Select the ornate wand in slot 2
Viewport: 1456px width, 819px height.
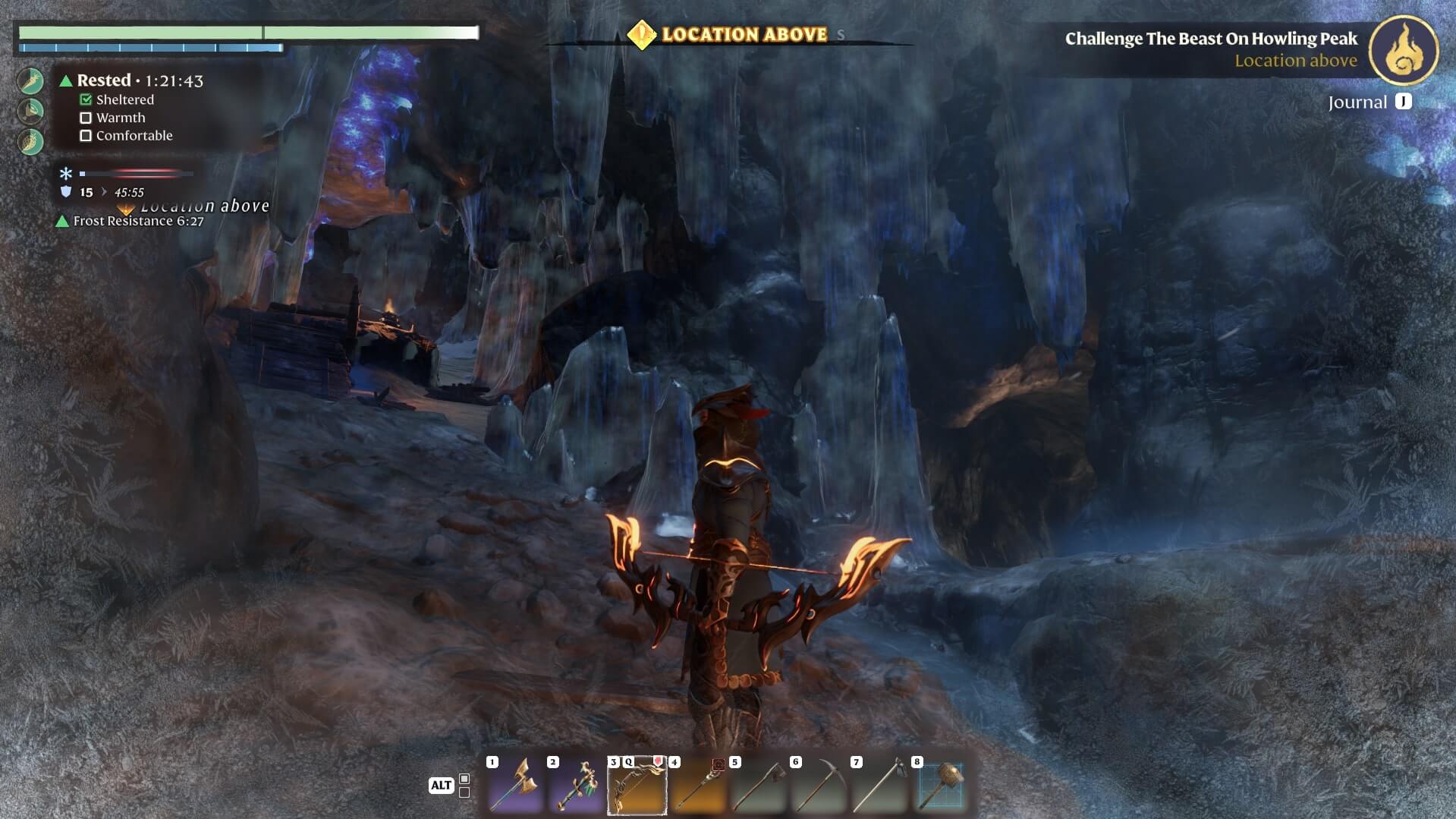pos(577,785)
